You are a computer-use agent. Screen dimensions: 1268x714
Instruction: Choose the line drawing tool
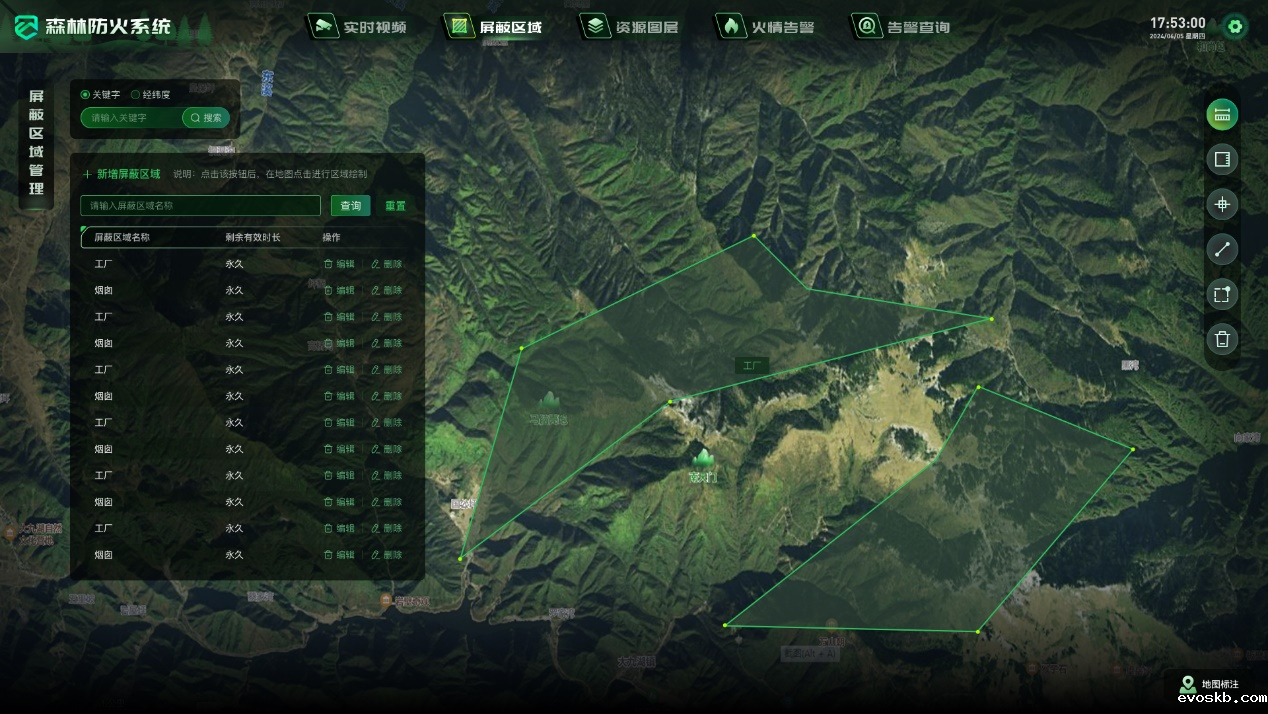[x=1221, y=250]
